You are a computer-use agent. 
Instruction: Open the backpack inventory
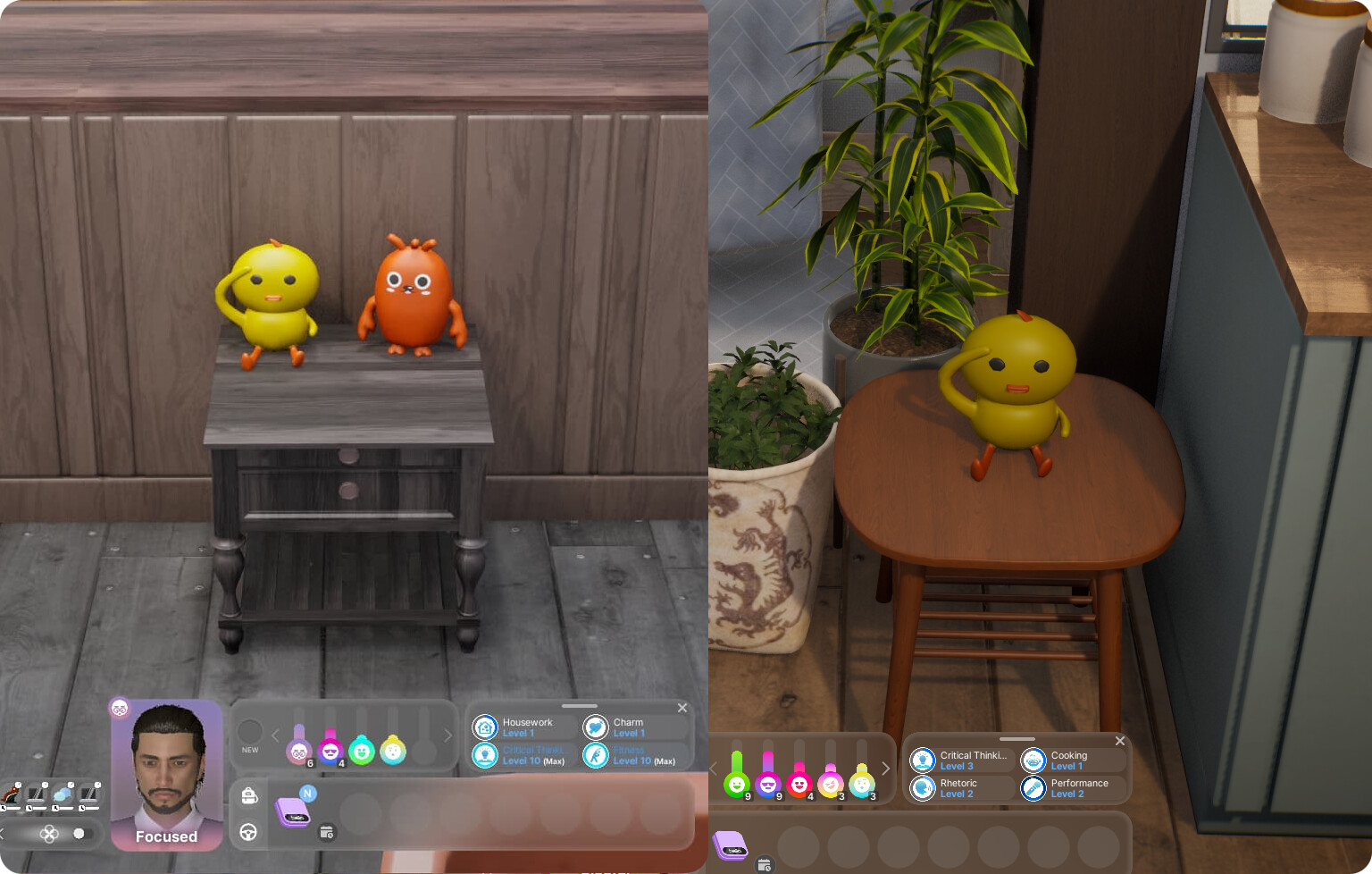[249, 795]
